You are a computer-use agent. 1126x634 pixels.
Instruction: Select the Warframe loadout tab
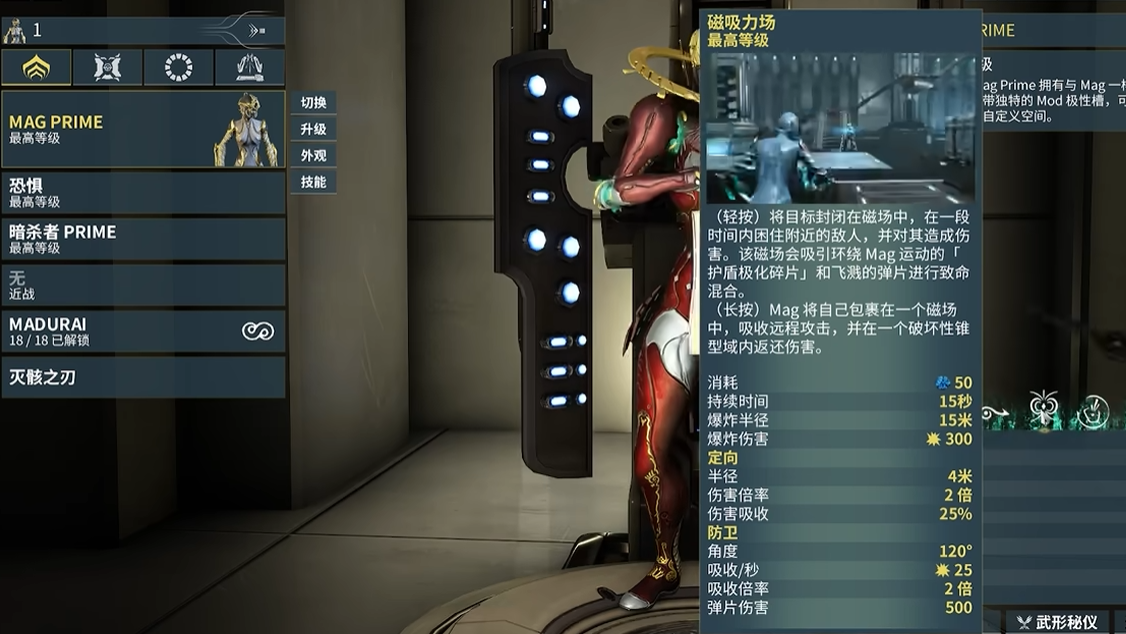[x=36, y=68]
